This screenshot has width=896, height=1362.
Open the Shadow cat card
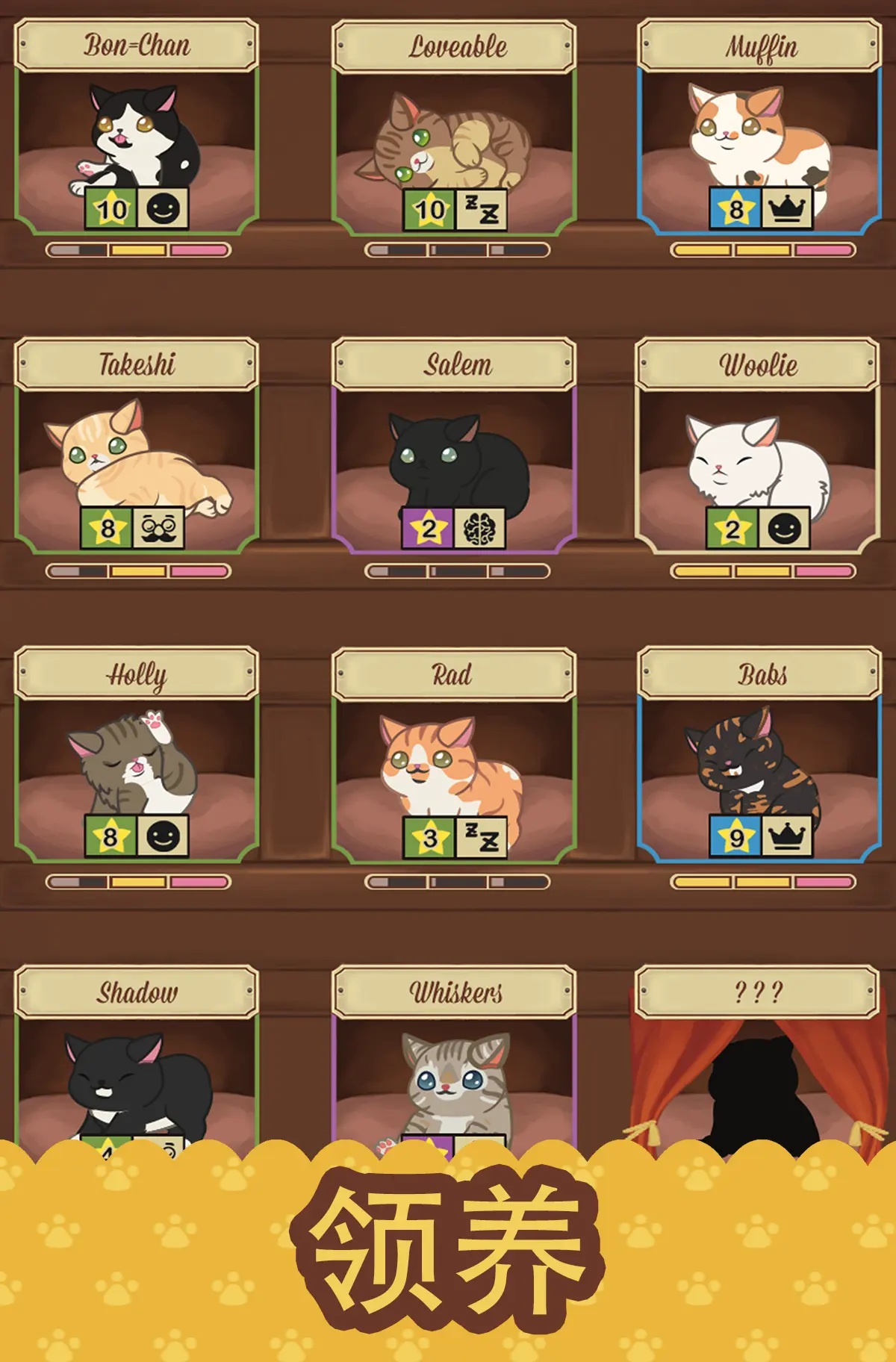(137, 1075)
